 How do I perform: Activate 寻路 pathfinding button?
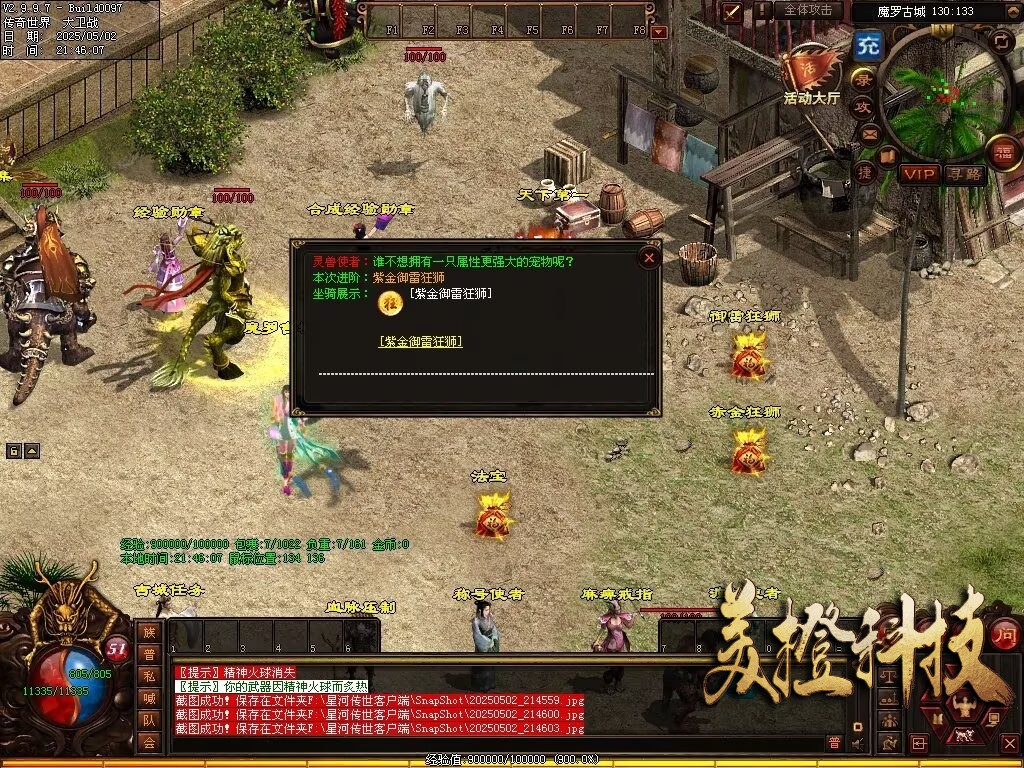(x=964, y=174)
